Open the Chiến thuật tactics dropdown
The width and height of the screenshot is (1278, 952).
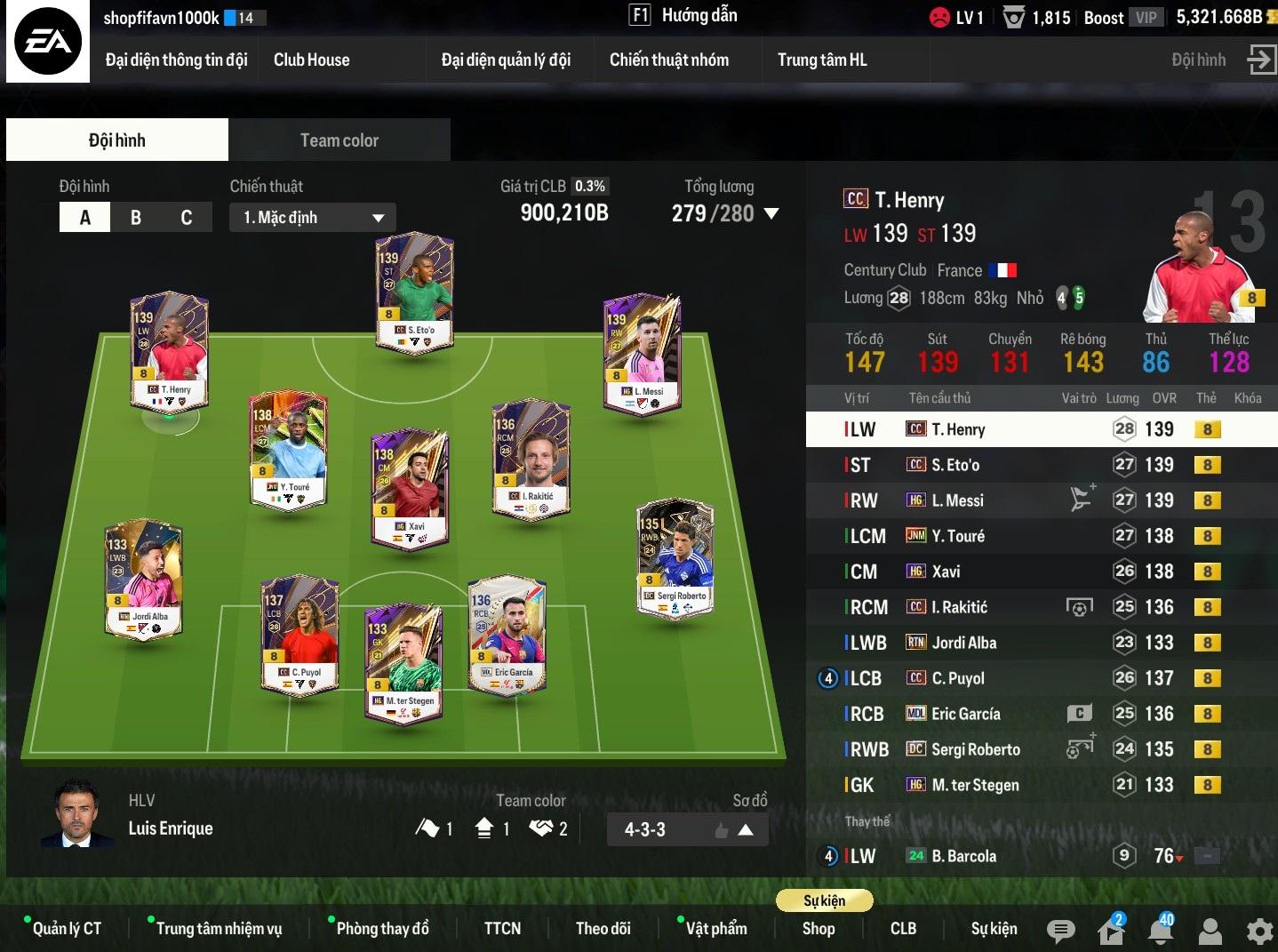313,218
